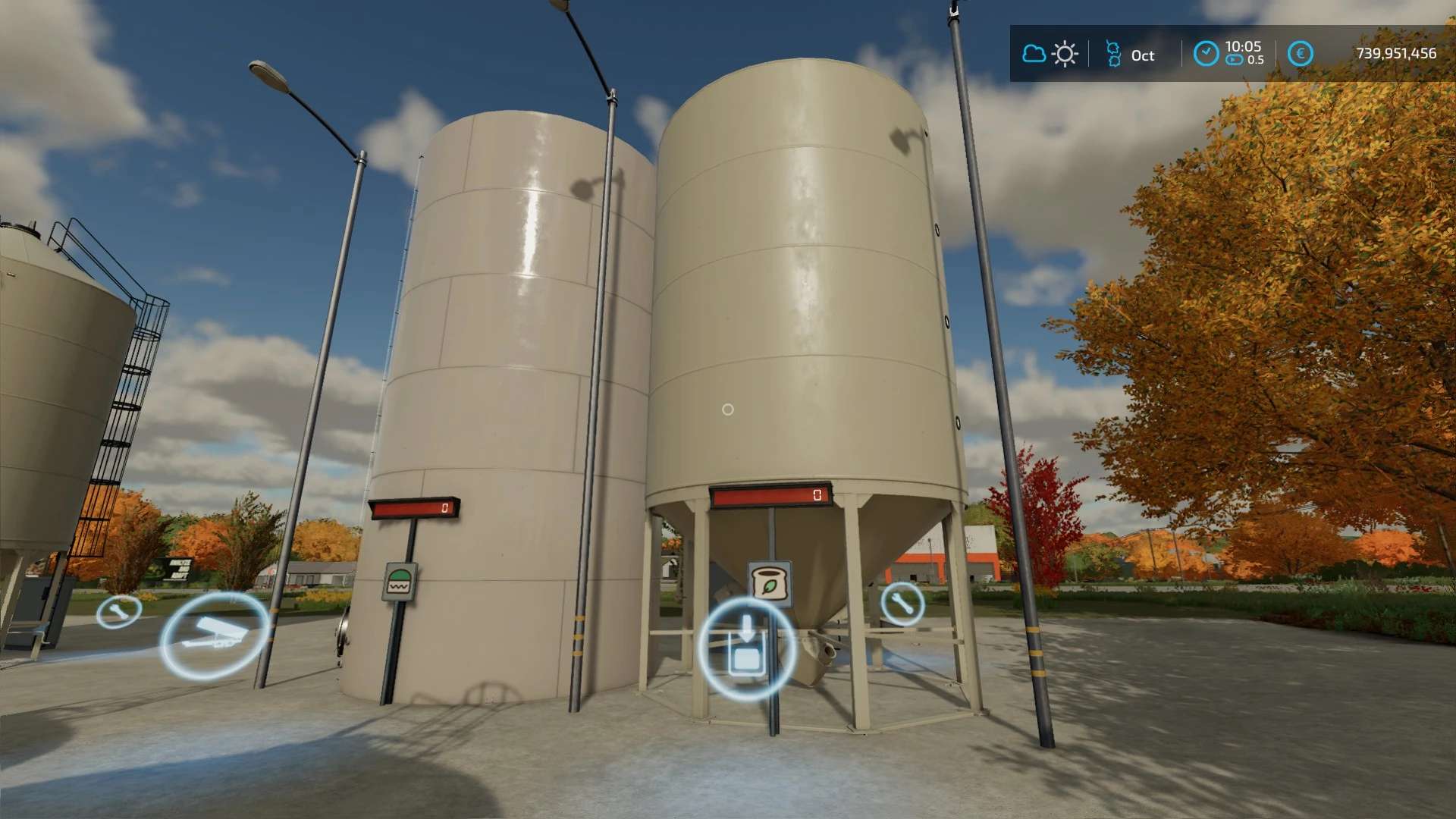Open the calendar via the Oct season icon
Image resolution: width=1456 pixels, height=819 pixels.
tap(1113, 54)
